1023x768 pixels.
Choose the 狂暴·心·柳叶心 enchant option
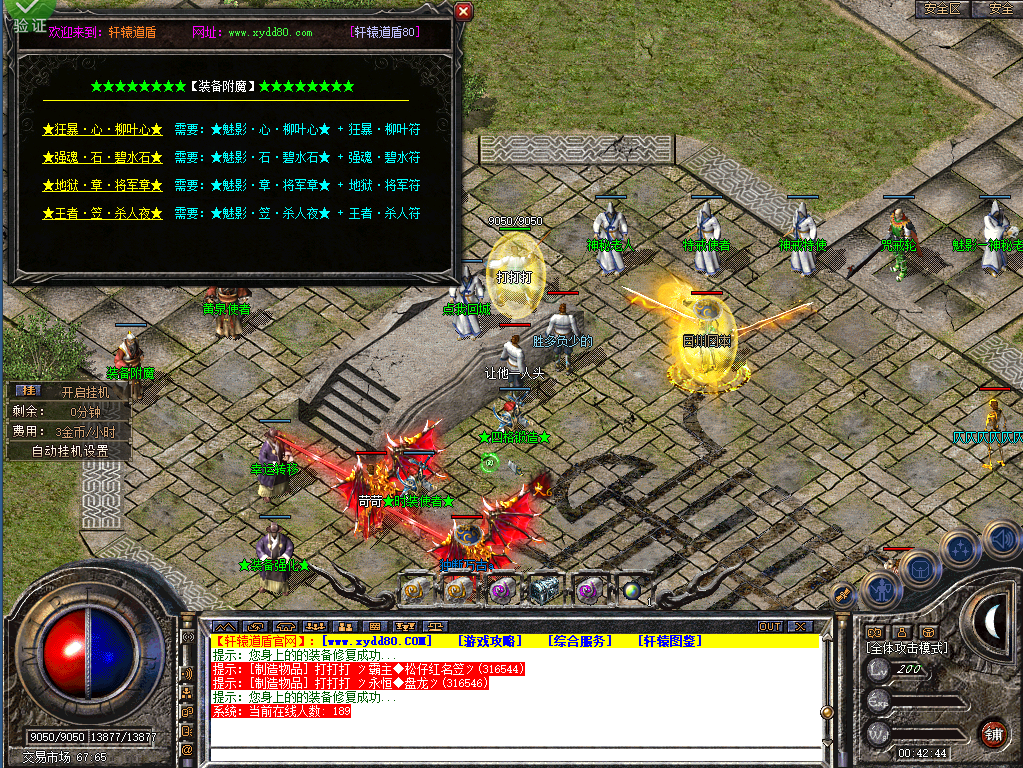[102, 130]
